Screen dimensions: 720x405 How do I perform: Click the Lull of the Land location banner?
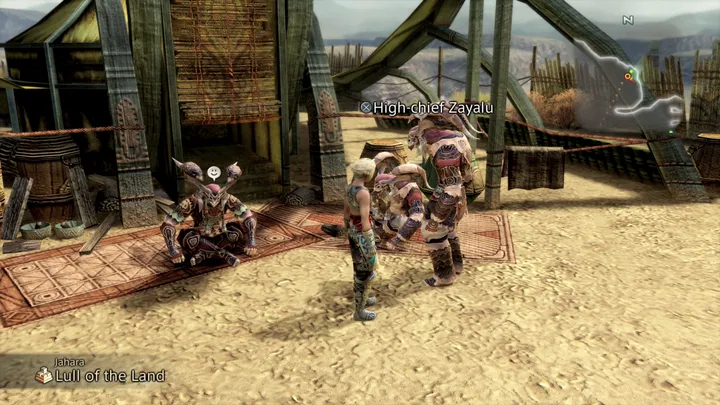point(100,375)
